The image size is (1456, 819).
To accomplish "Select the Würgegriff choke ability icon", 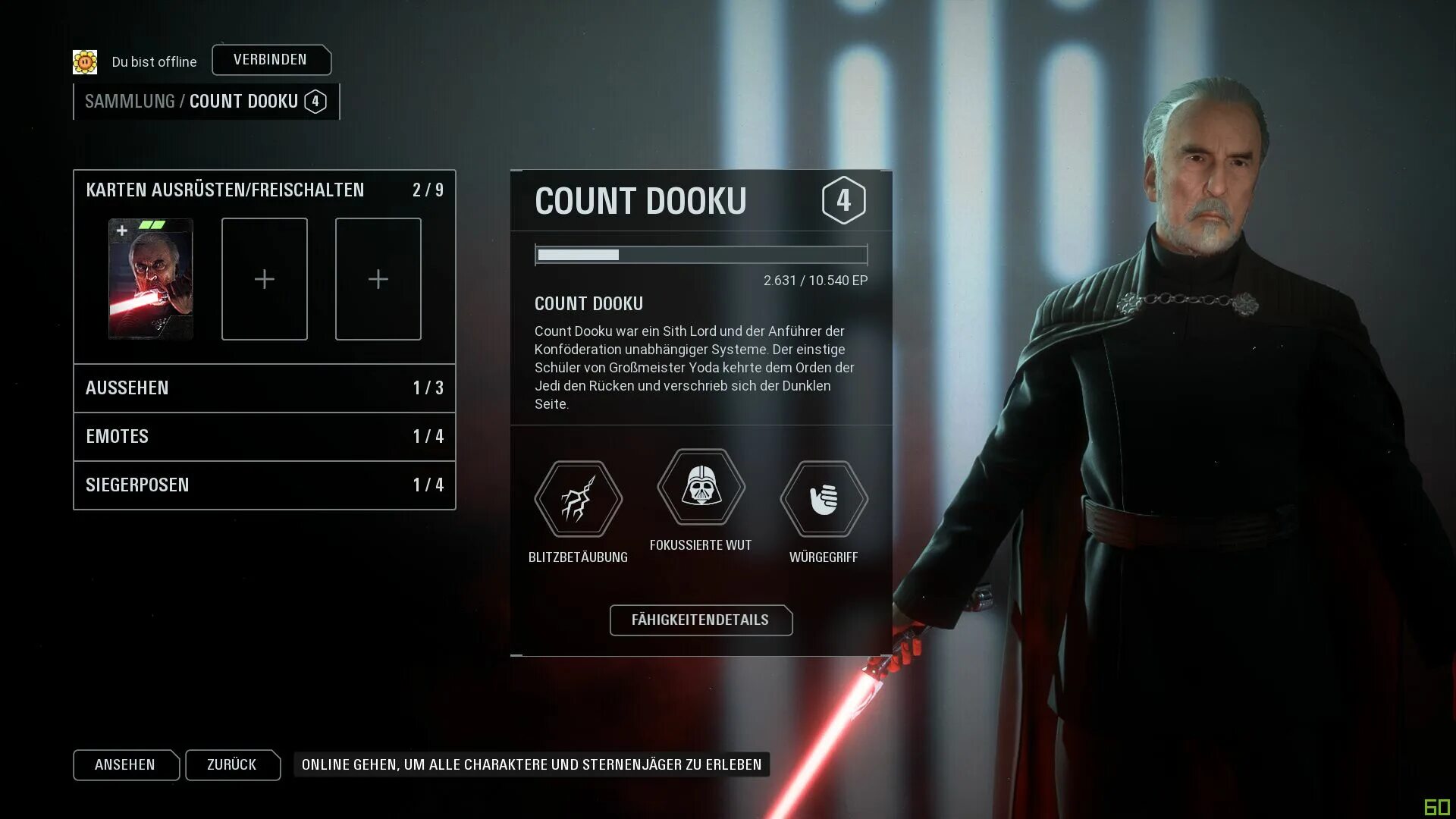I will click(824, 499).
